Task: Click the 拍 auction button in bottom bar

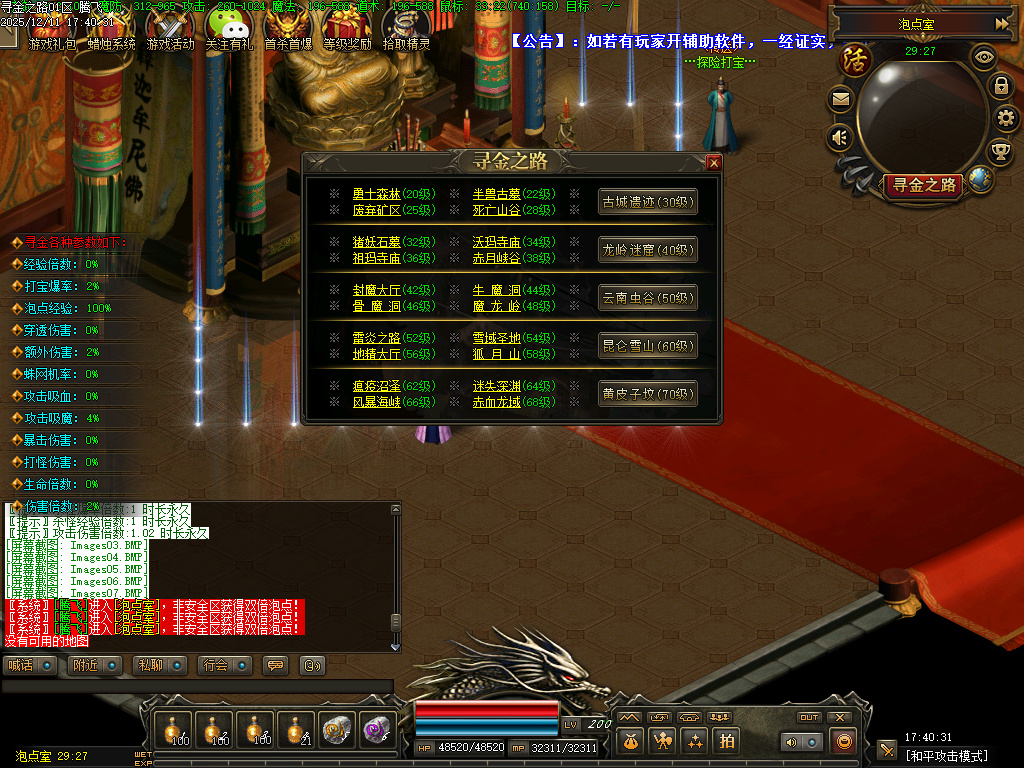Action: [727, 741]
